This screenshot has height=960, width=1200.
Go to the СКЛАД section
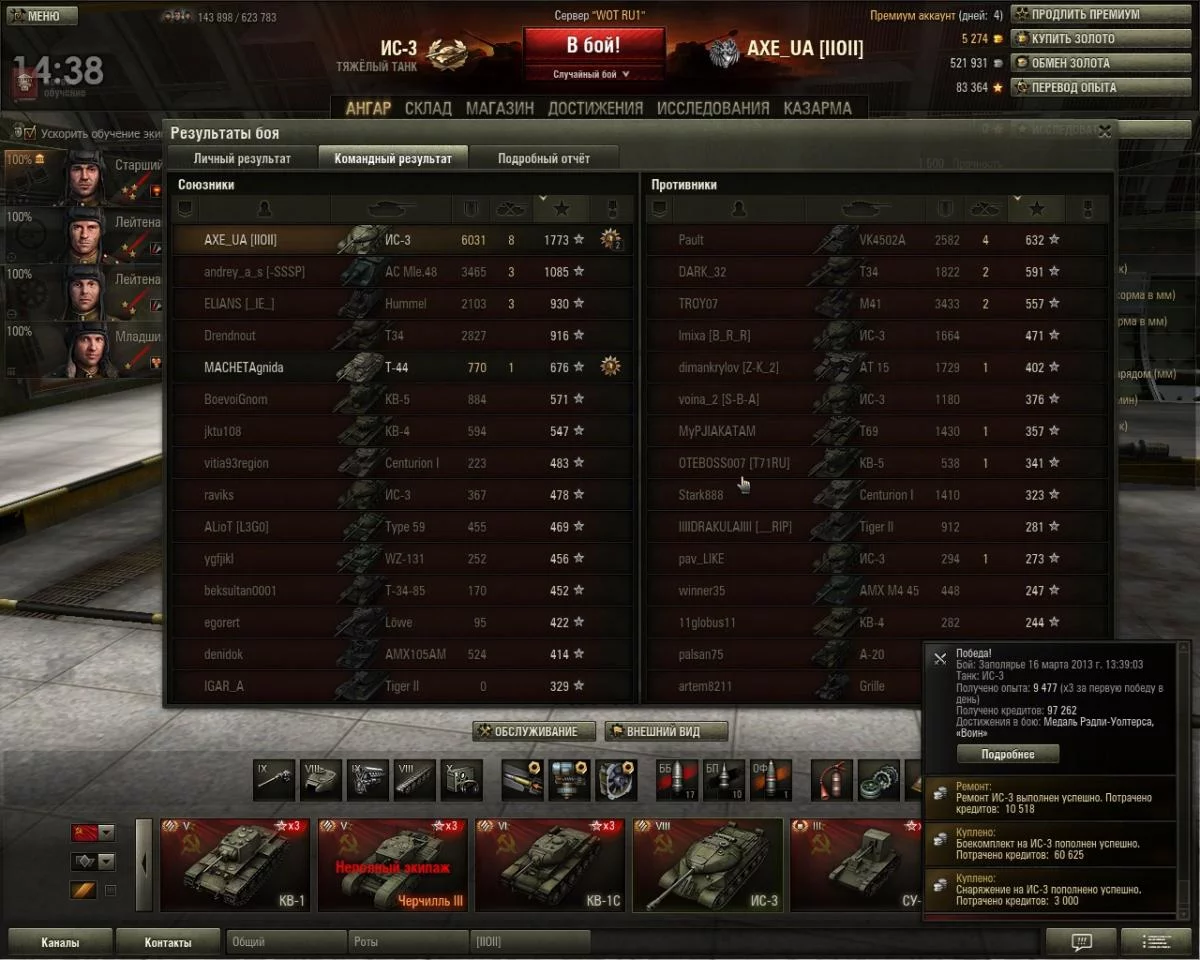pyautogui.click(x=428, y=108)
